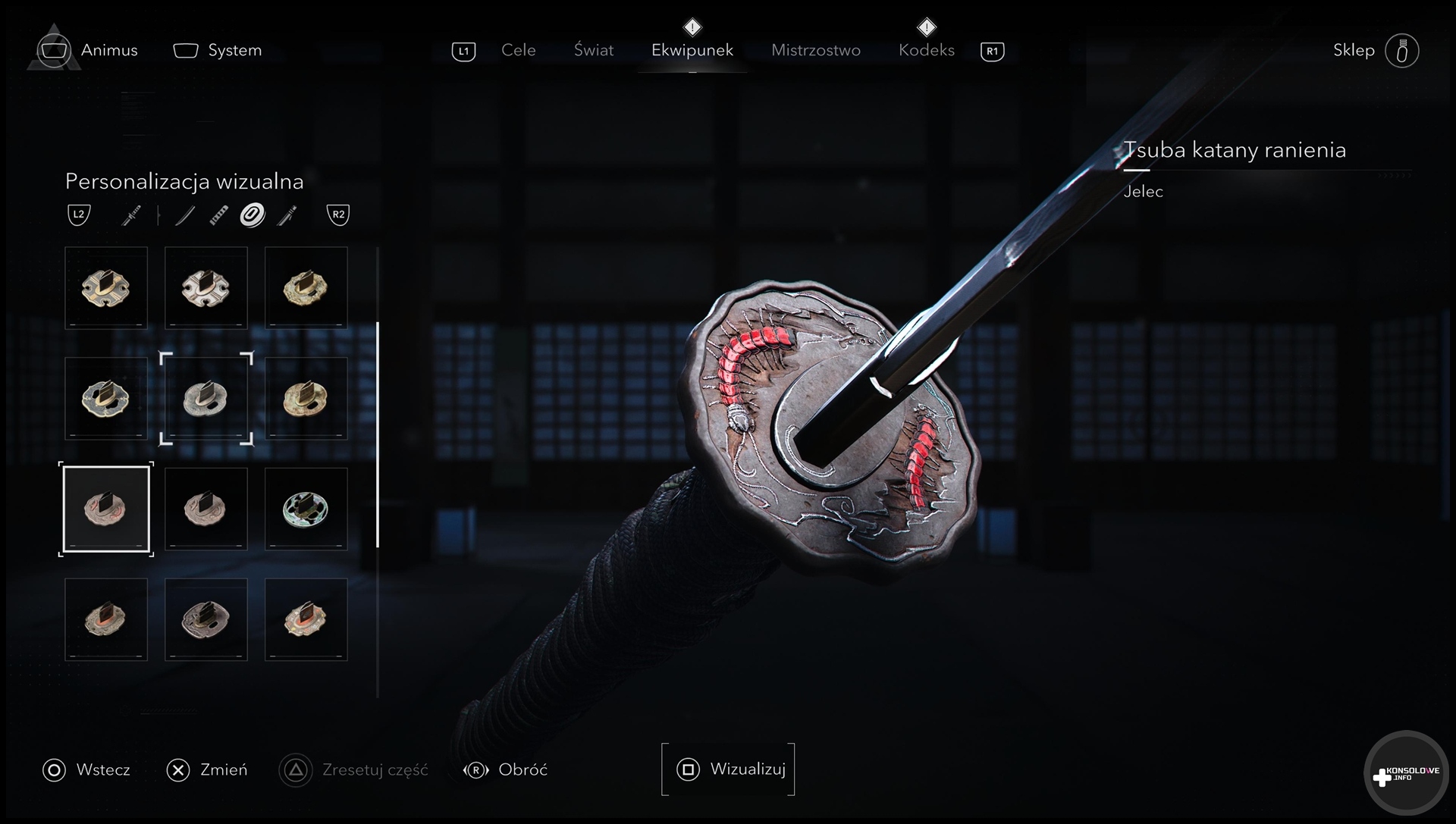Viewport: 1456px width, 824px height.
Task: Choose the plain grey tsuba in brackets
Action: (x=206, y=398)
